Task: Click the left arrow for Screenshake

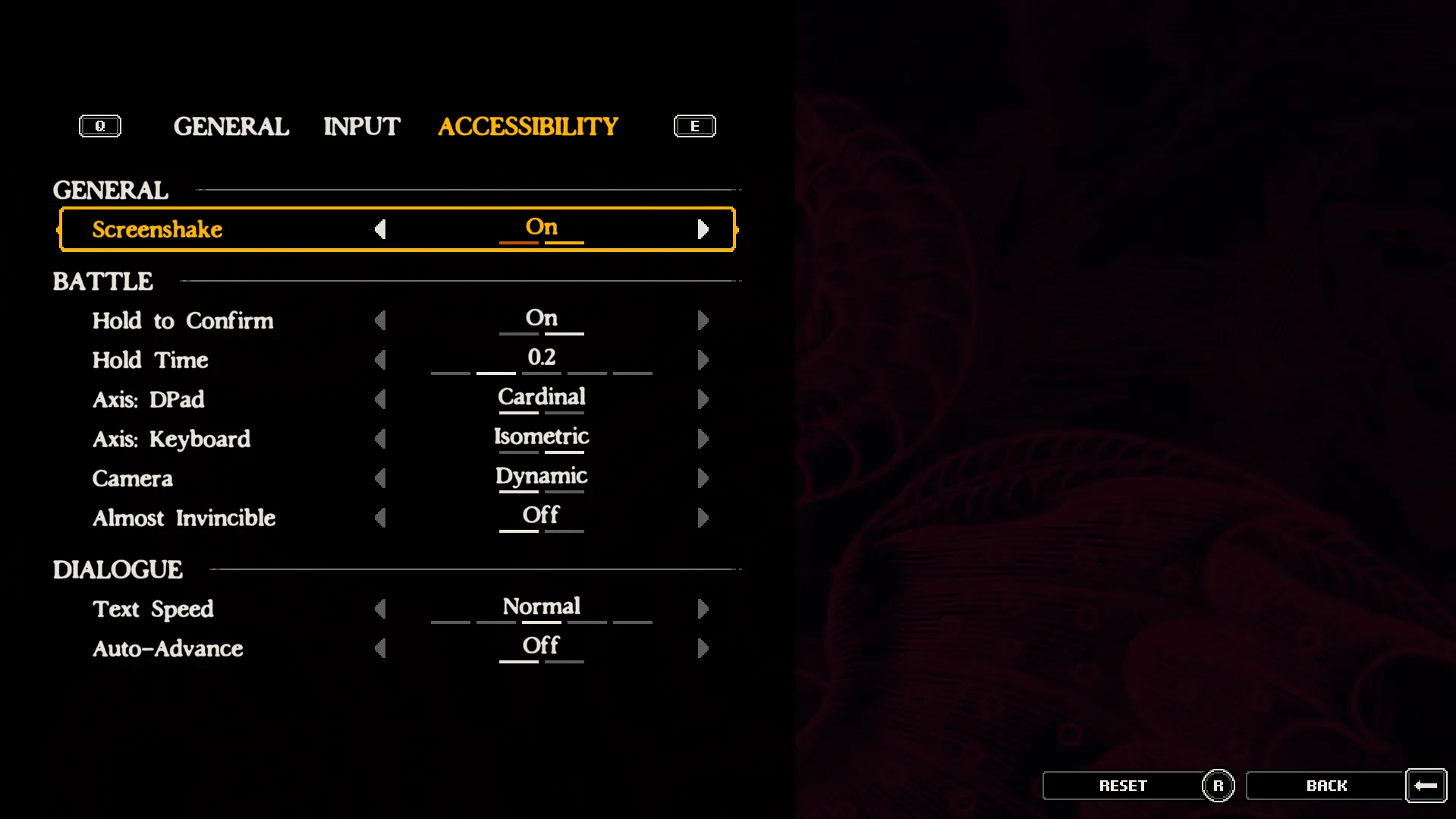Action: (x=380, y=229)
